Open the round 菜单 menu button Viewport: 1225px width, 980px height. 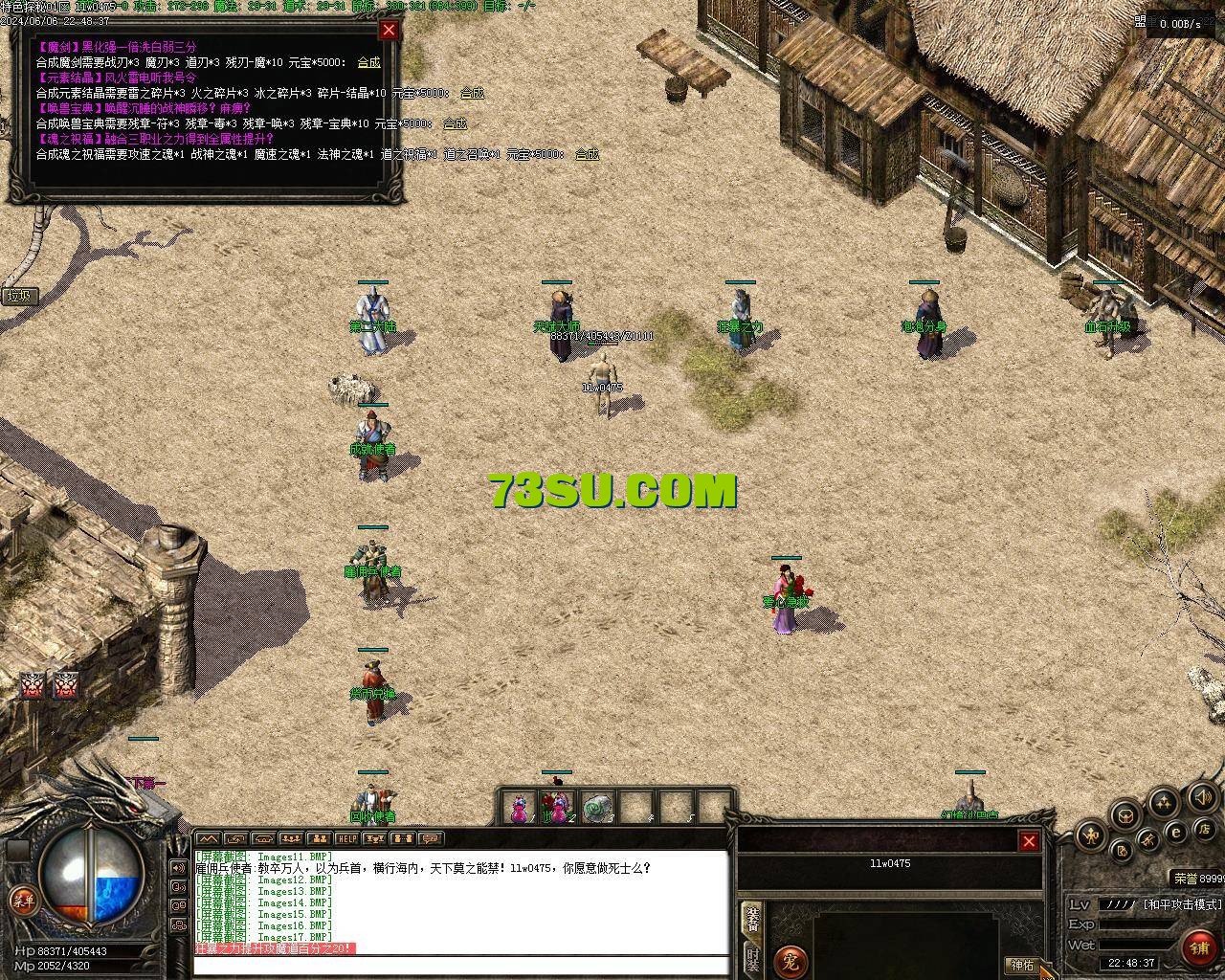[21, 900]
